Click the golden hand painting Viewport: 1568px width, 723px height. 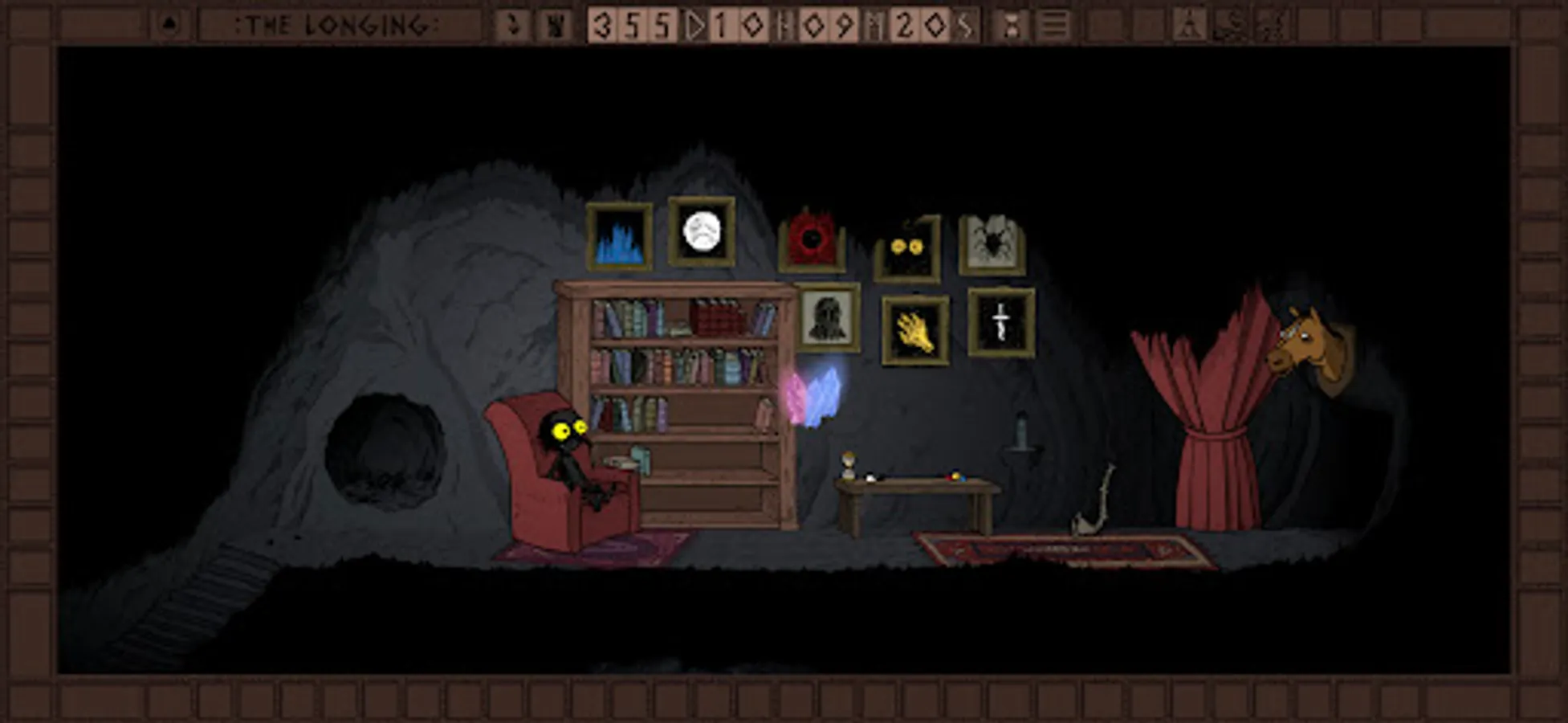click(915, 329)
